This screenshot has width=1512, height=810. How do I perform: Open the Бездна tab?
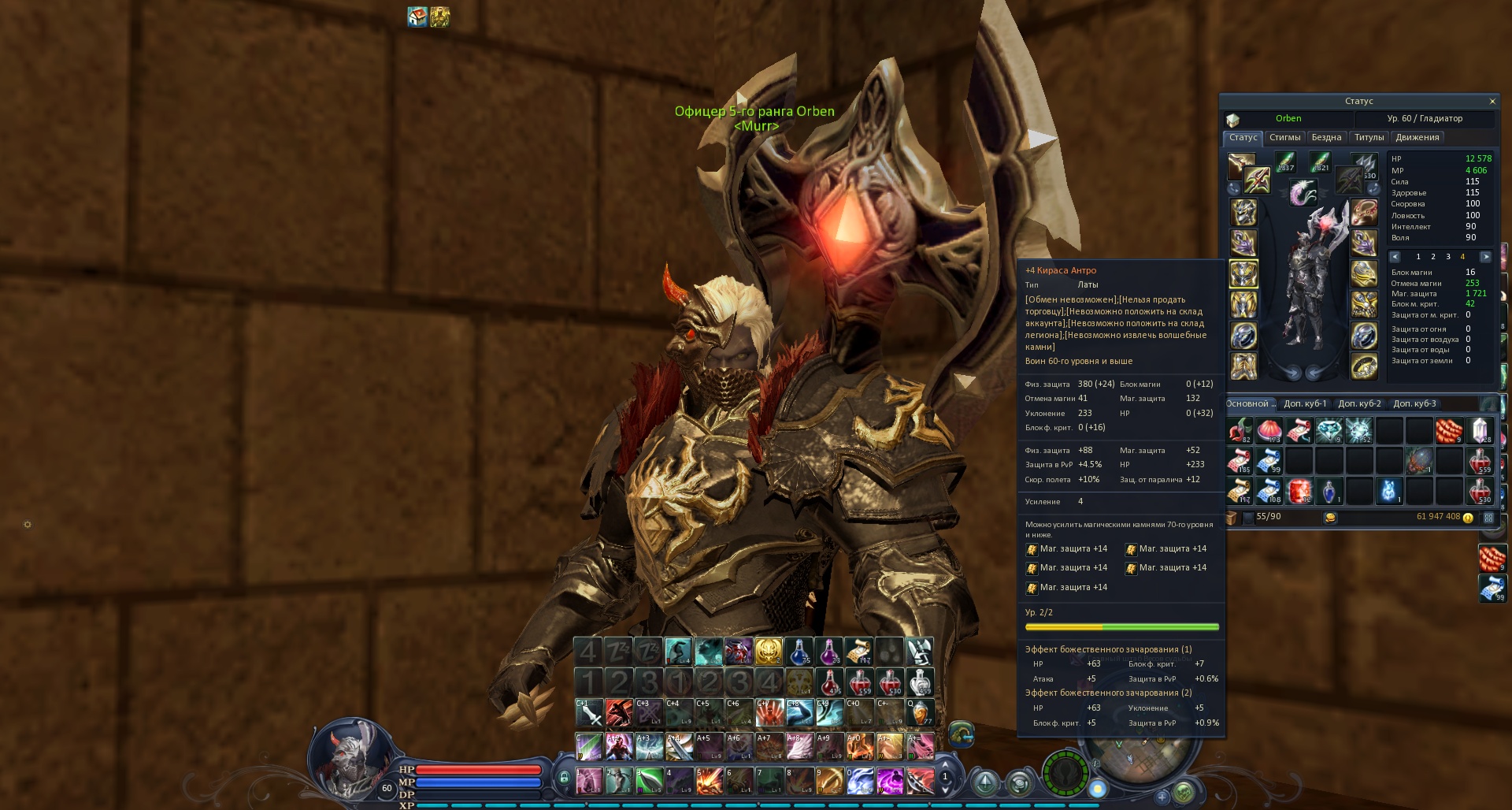(x=1326, y=138)
